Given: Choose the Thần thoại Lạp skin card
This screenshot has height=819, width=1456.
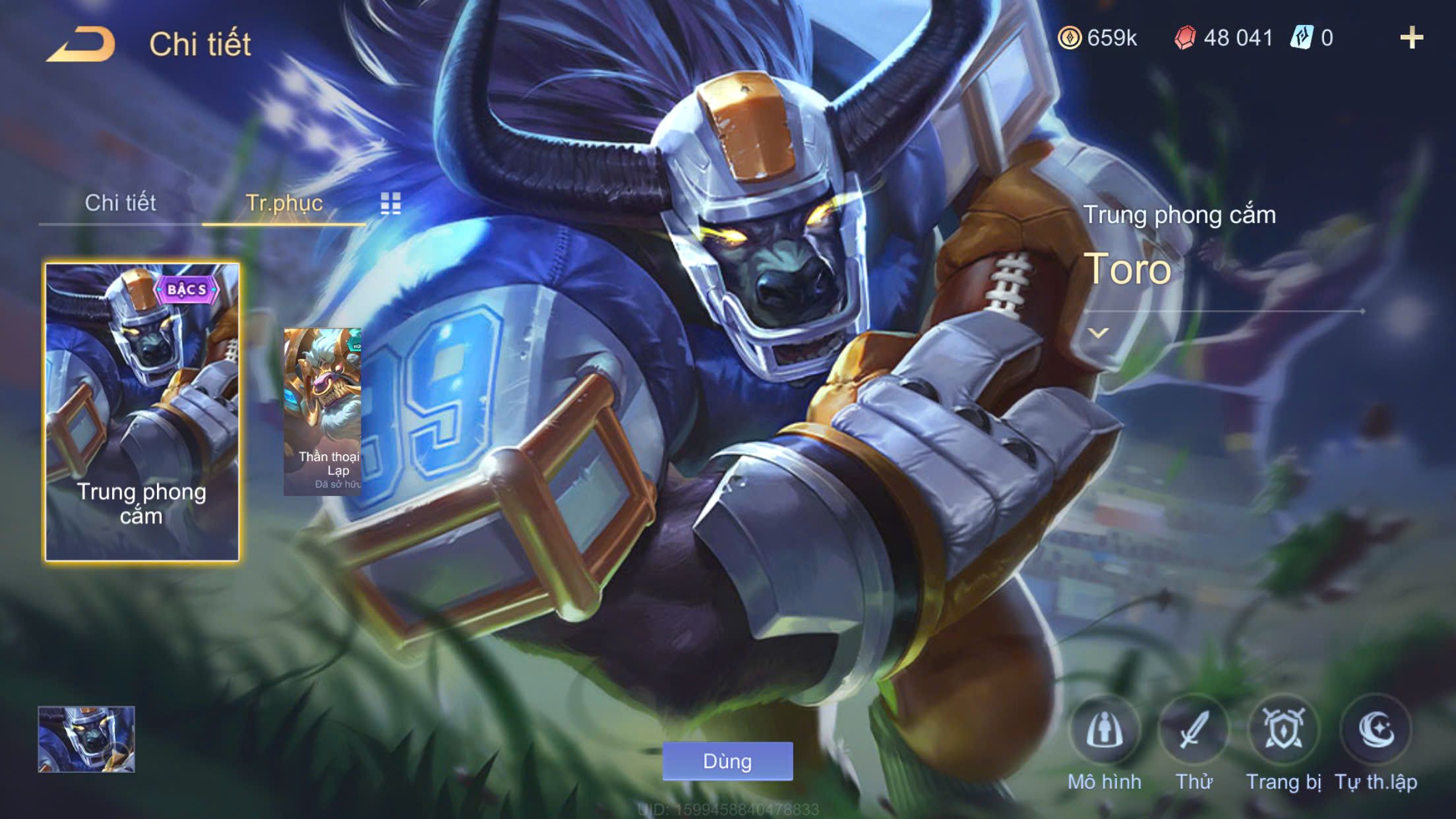Looking at the screenshot, I should click(322, 412).
